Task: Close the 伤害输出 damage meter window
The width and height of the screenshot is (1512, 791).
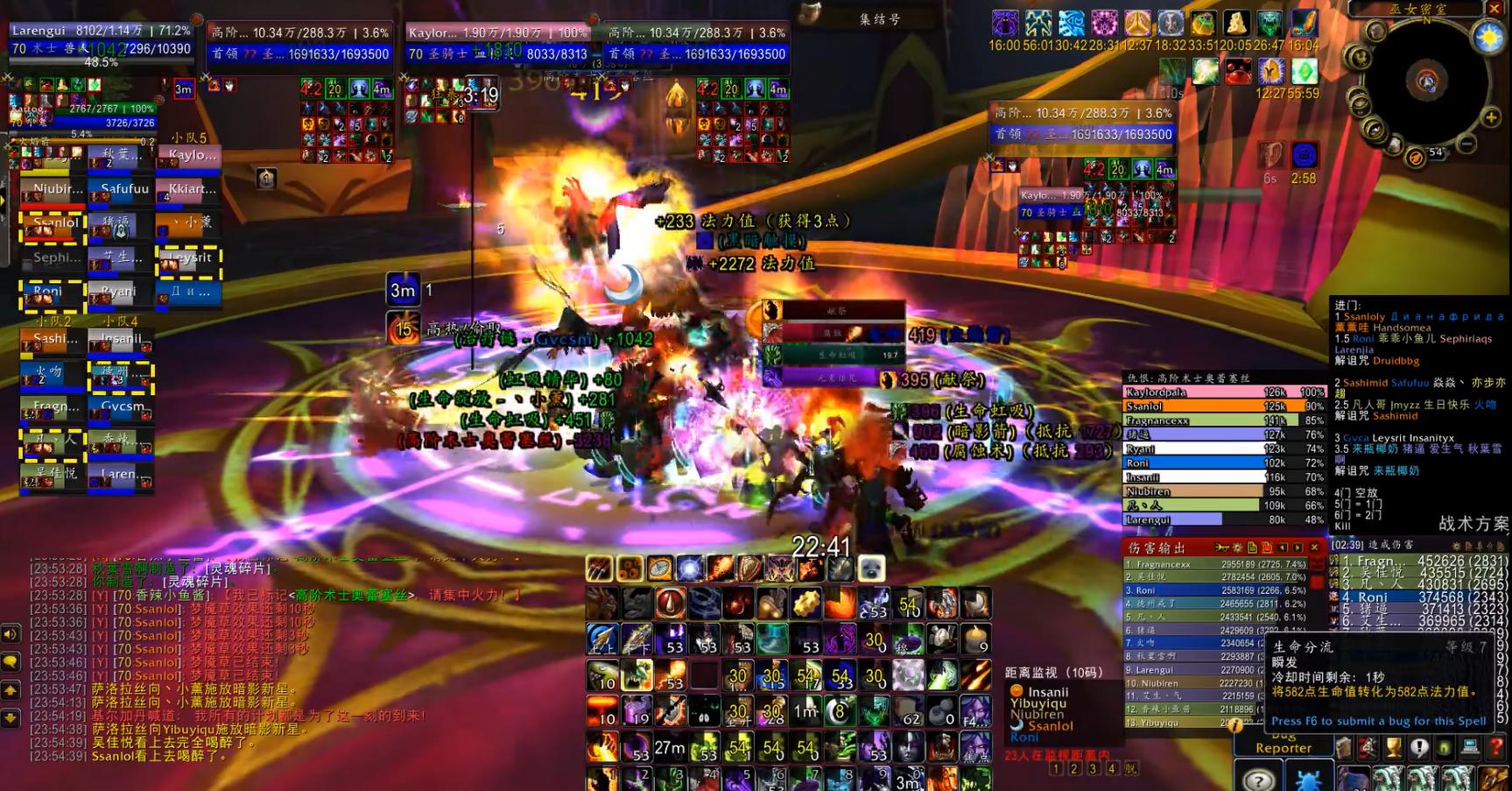Action: 1314,547
